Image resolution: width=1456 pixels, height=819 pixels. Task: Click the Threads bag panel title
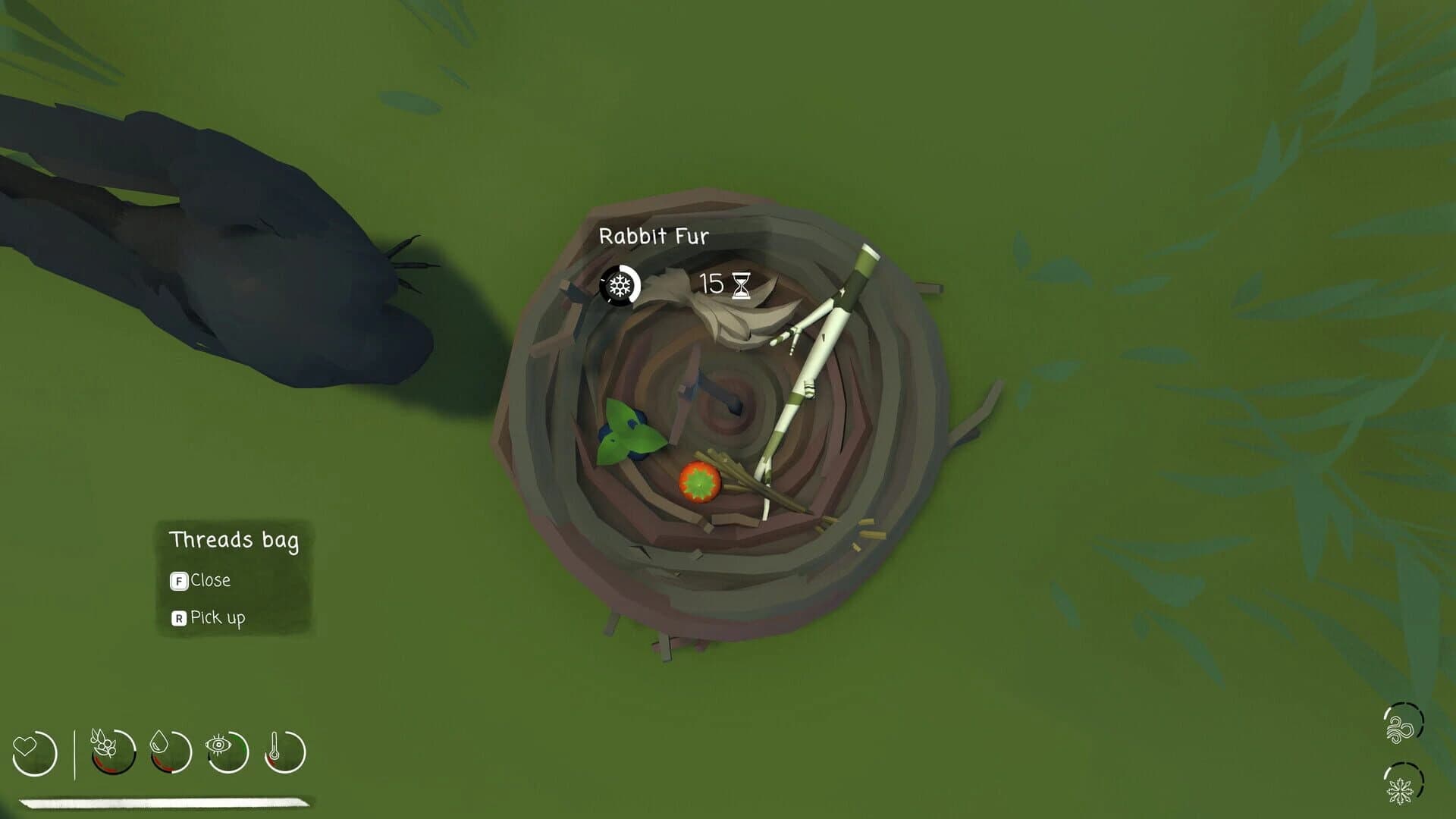[234, 540]
